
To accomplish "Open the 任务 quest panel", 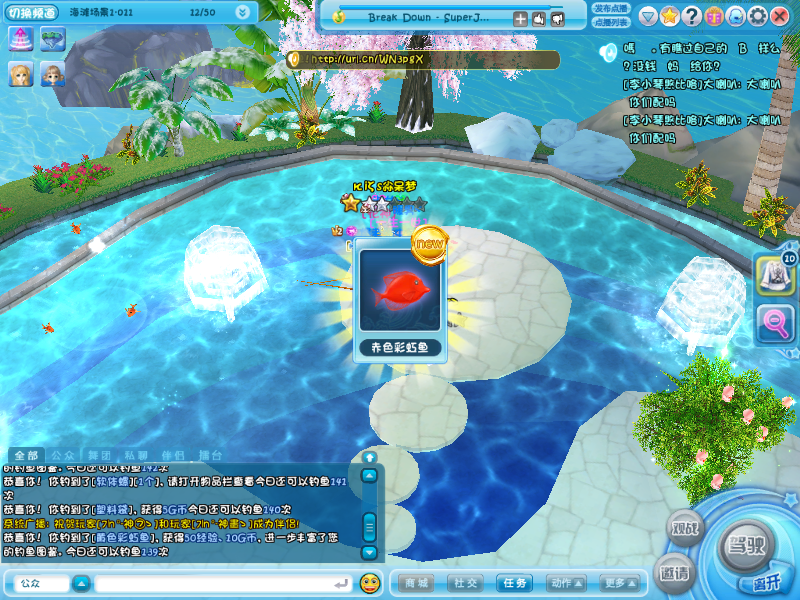I will coord(516,583).
